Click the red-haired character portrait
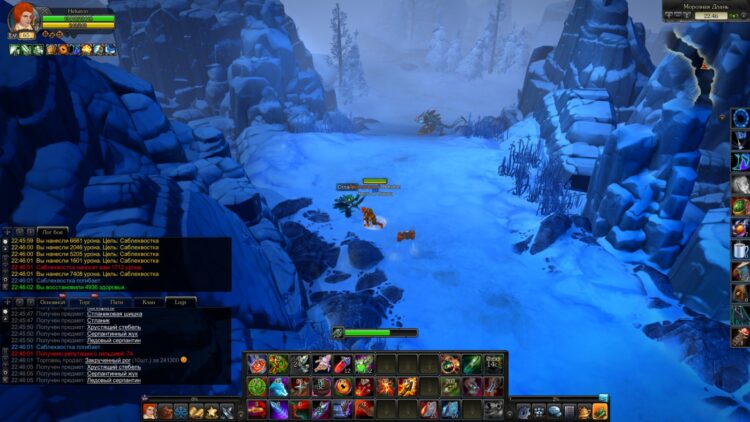Viewport: 750px width, 422px height. pos(22,19)
